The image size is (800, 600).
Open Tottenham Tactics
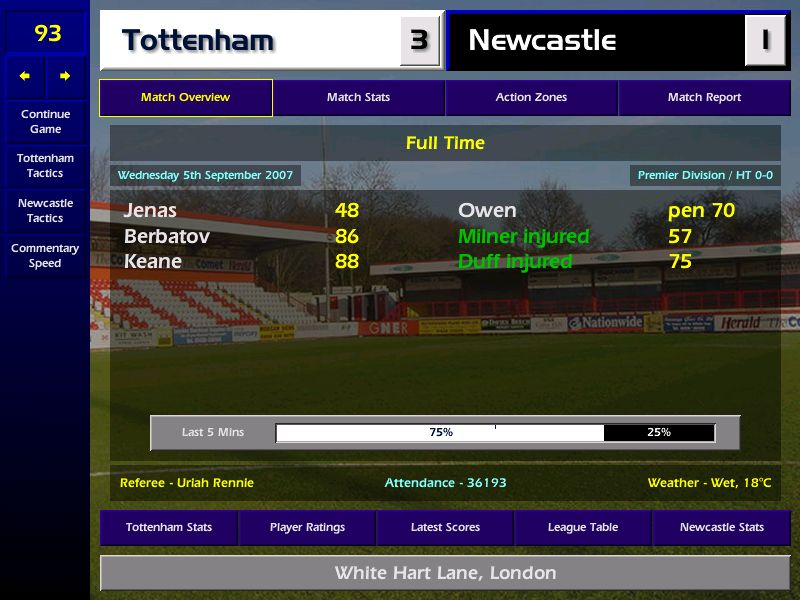coord(45,166)
